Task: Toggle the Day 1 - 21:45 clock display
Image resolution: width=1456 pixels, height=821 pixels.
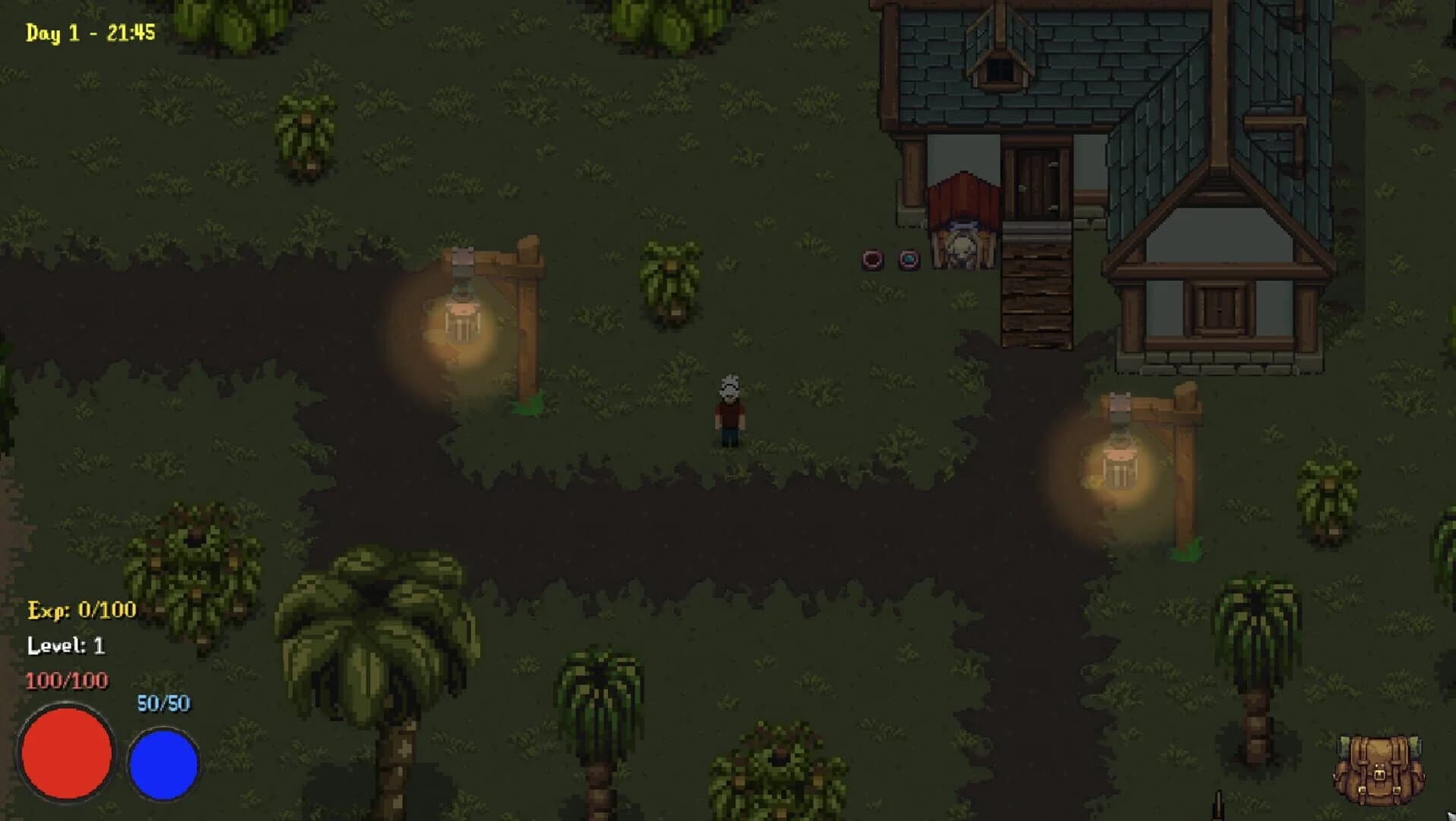Action: 91,32
